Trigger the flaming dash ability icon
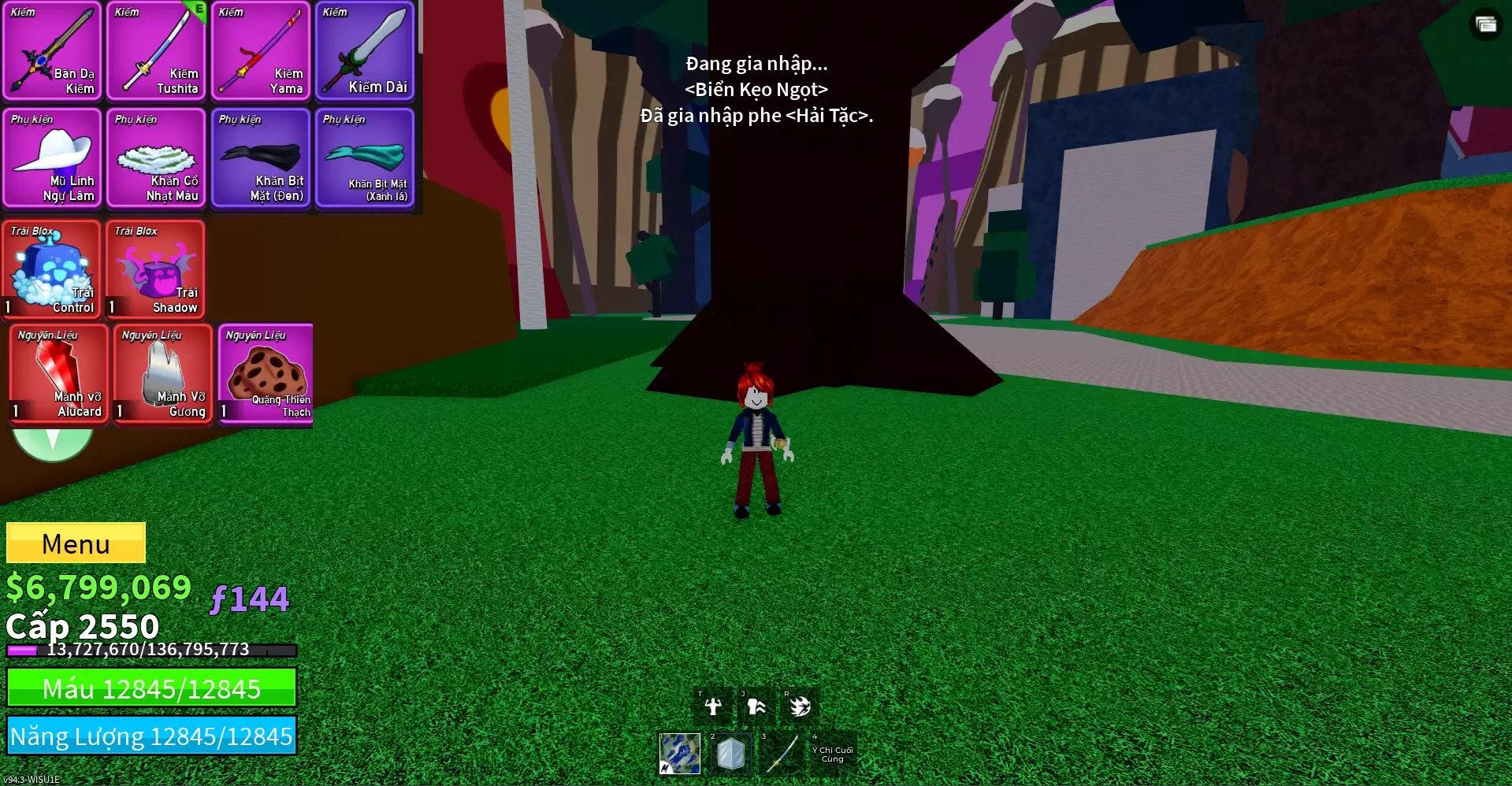Image resolution: width=1512 pixels, height=786 pixels. [x=800, y=706]
